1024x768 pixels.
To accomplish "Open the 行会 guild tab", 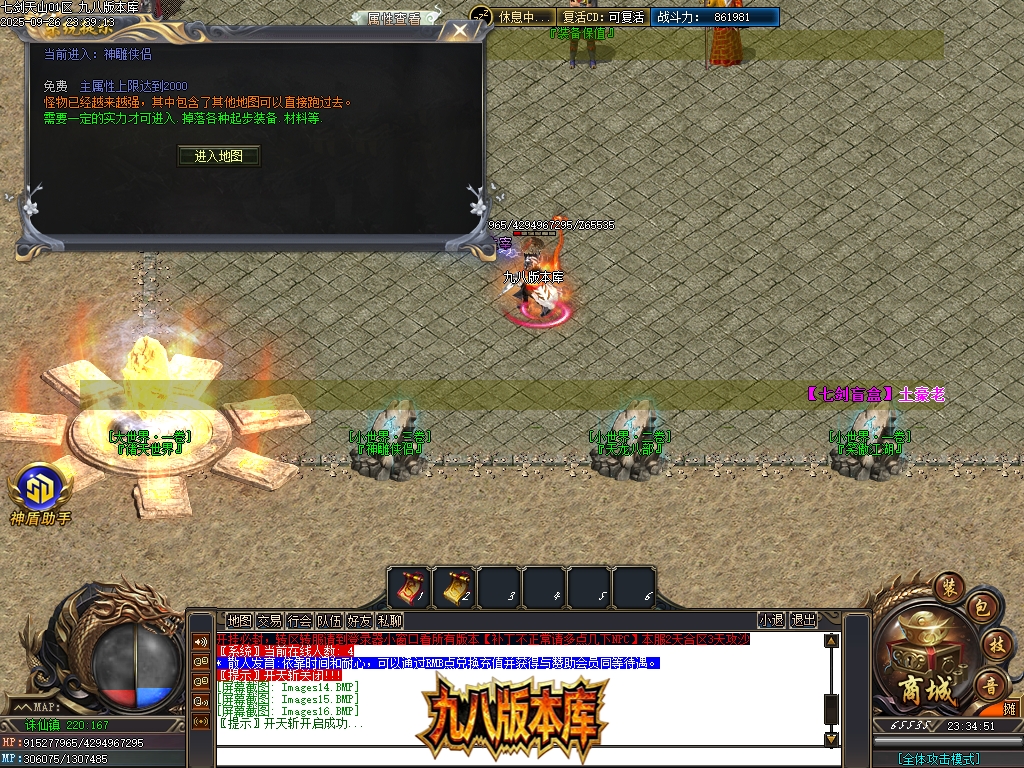I will point(299,620).
